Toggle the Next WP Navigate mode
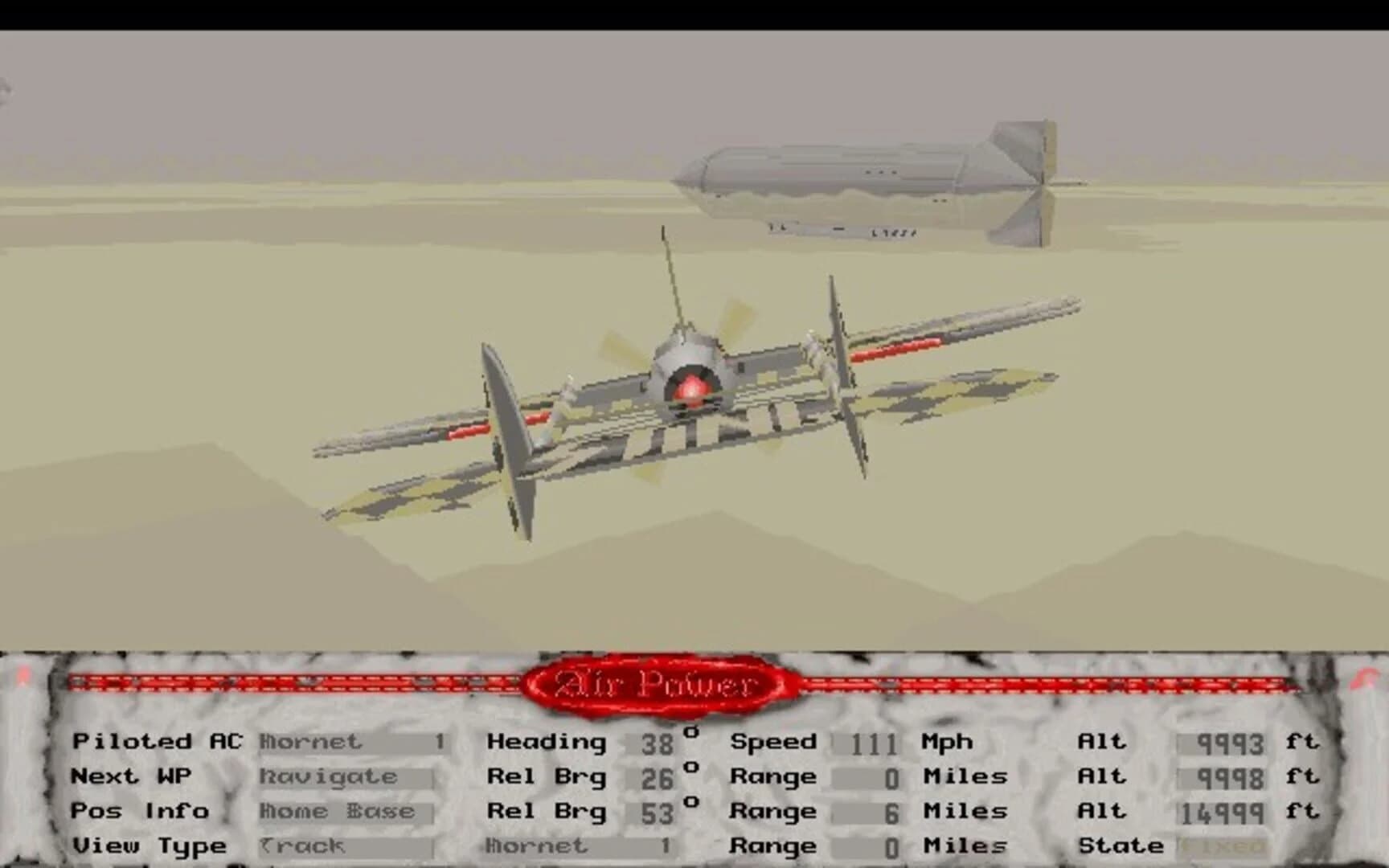This screenshot has height=868, width=1389. [338, 776]
